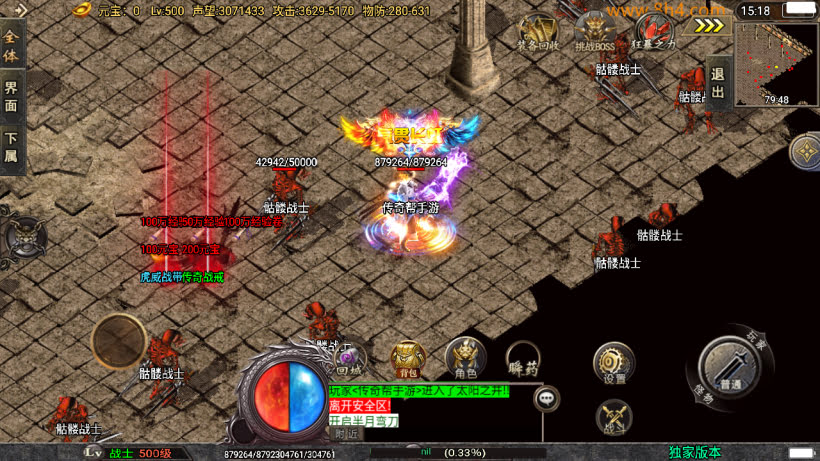Open the 背包 backpack
This screenshot has height=461, width=820.
pyautogui.click(x=407, y=359)
